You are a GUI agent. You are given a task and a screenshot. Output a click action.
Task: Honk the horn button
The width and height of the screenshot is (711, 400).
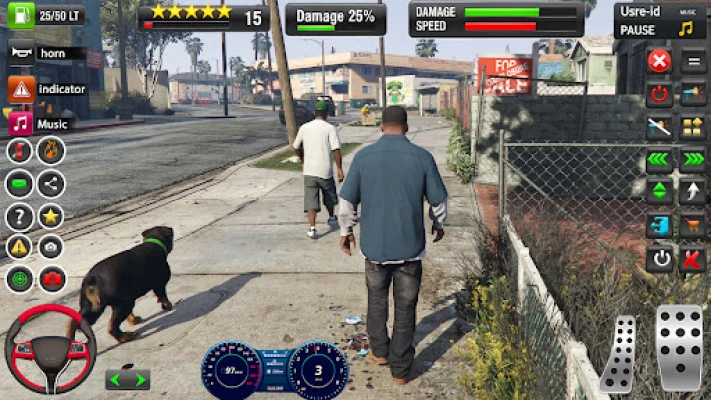[22, 52]
